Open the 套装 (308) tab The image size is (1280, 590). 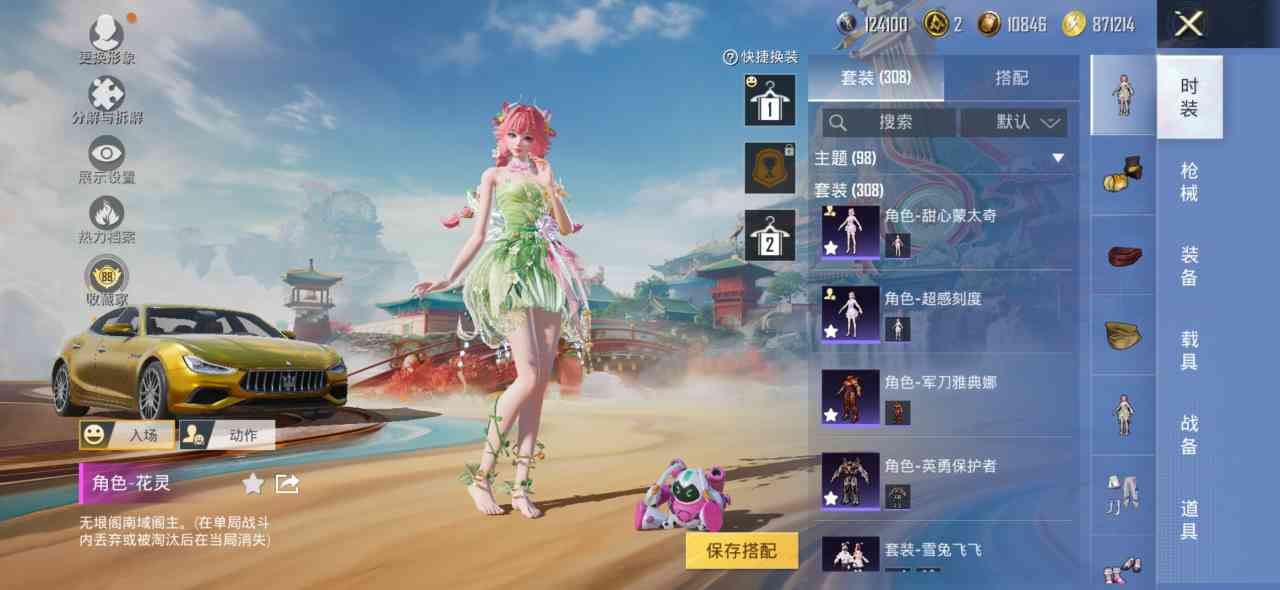(x=875, y=78)
